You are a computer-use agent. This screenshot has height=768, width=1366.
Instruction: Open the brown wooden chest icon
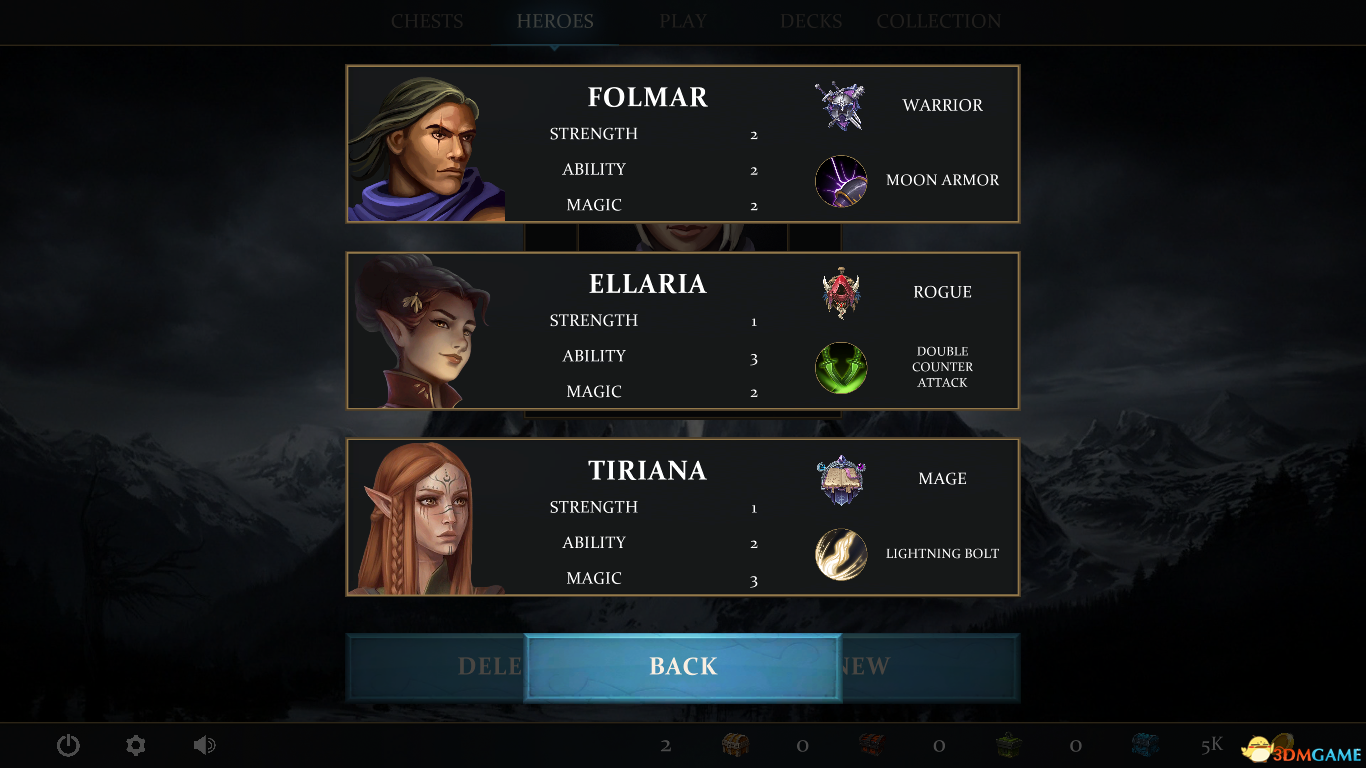click(736, 745)
